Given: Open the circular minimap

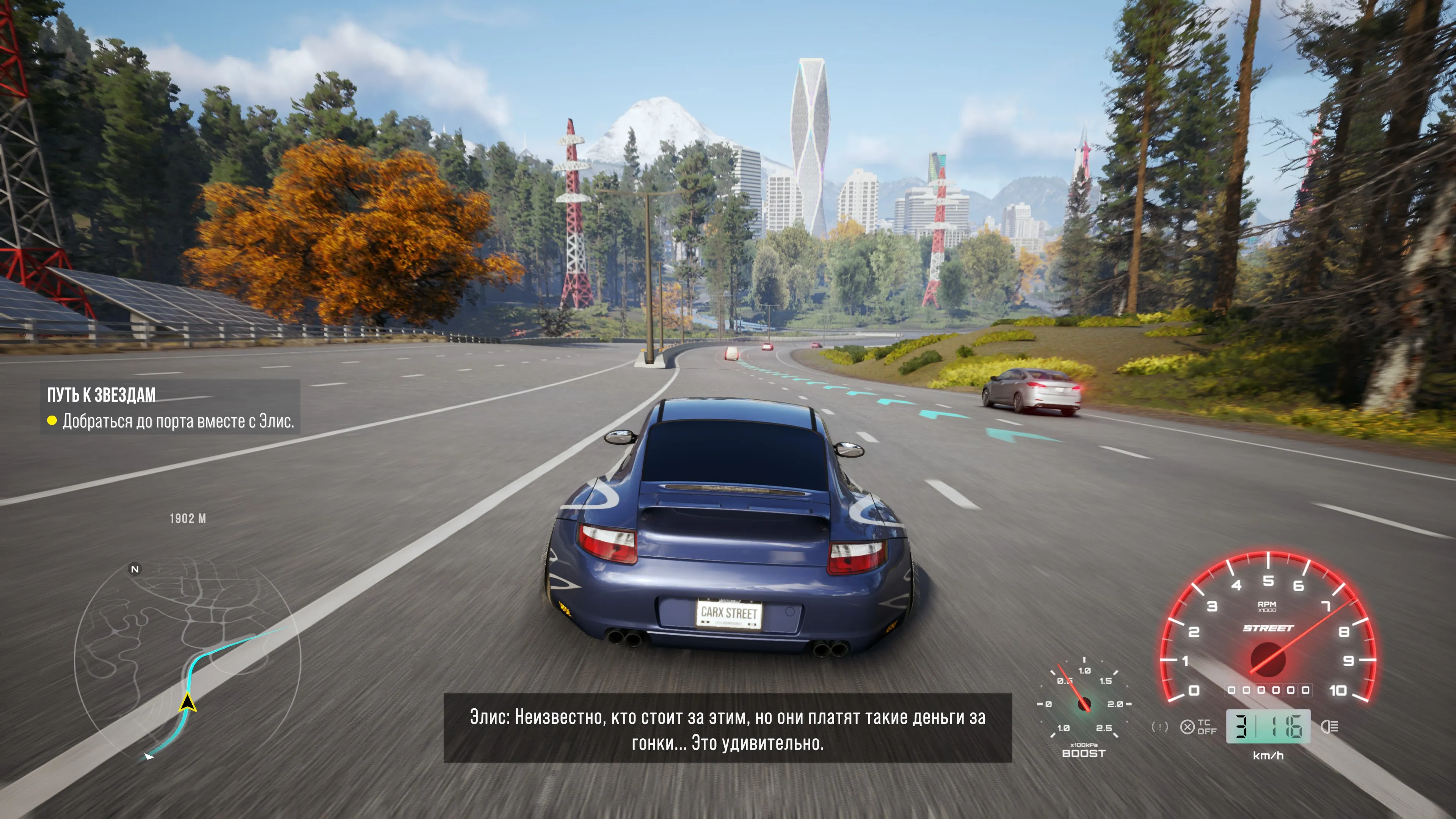Looking at the screenshot, I should pyautogui.click(x=188, y=659).
